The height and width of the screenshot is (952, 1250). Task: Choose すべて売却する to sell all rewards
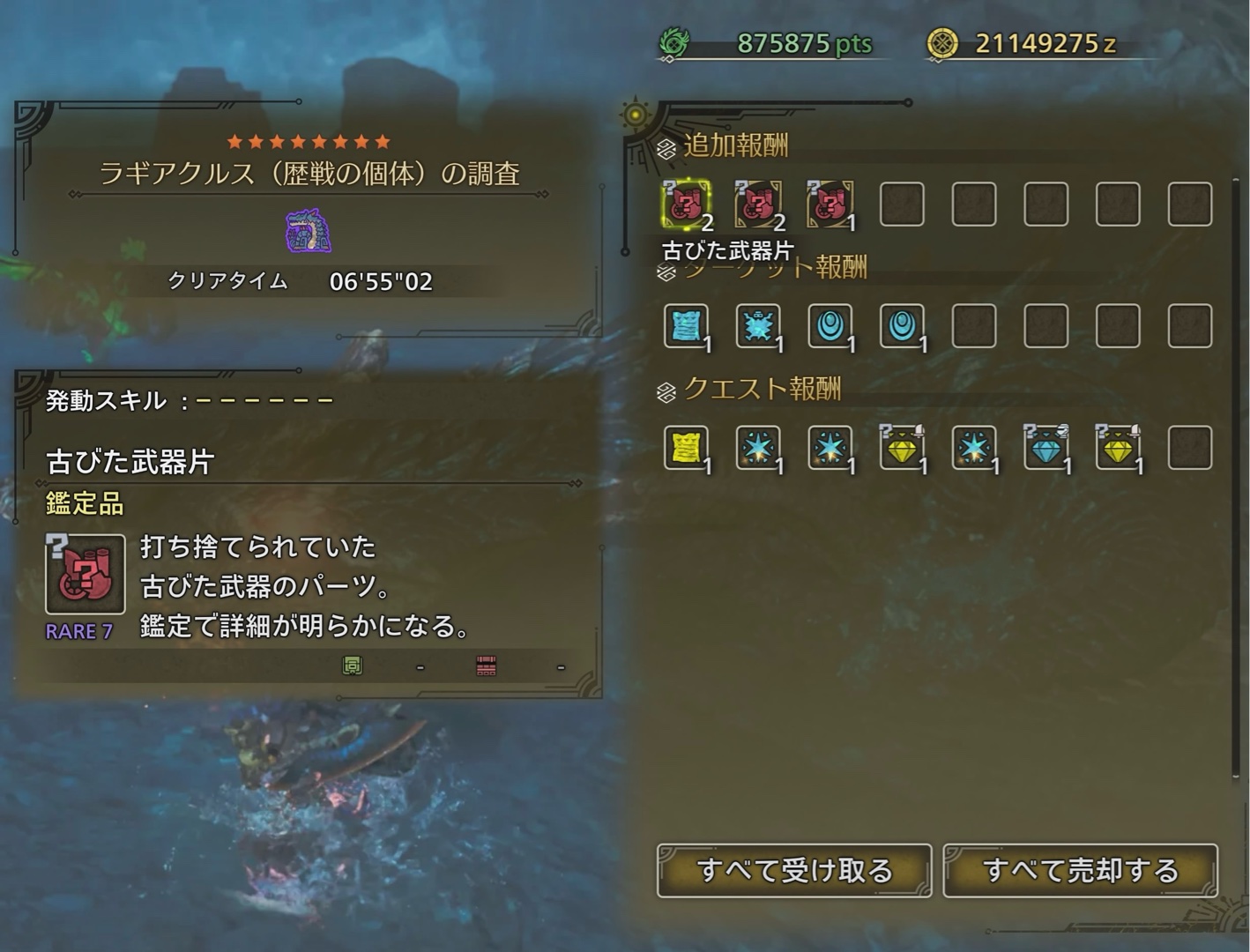click(x=1080, y=870)
